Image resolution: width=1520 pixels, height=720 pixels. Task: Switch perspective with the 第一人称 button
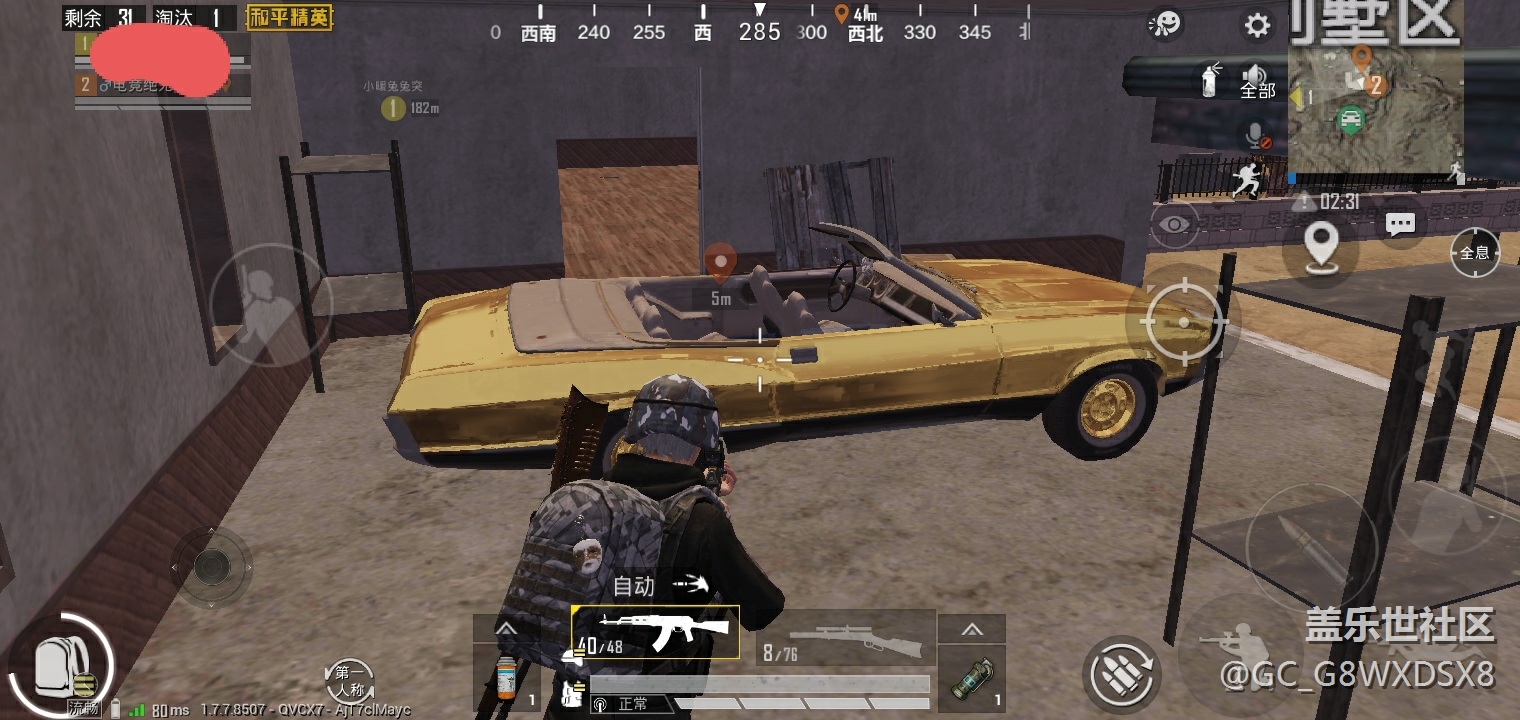[x=350, y=680]
